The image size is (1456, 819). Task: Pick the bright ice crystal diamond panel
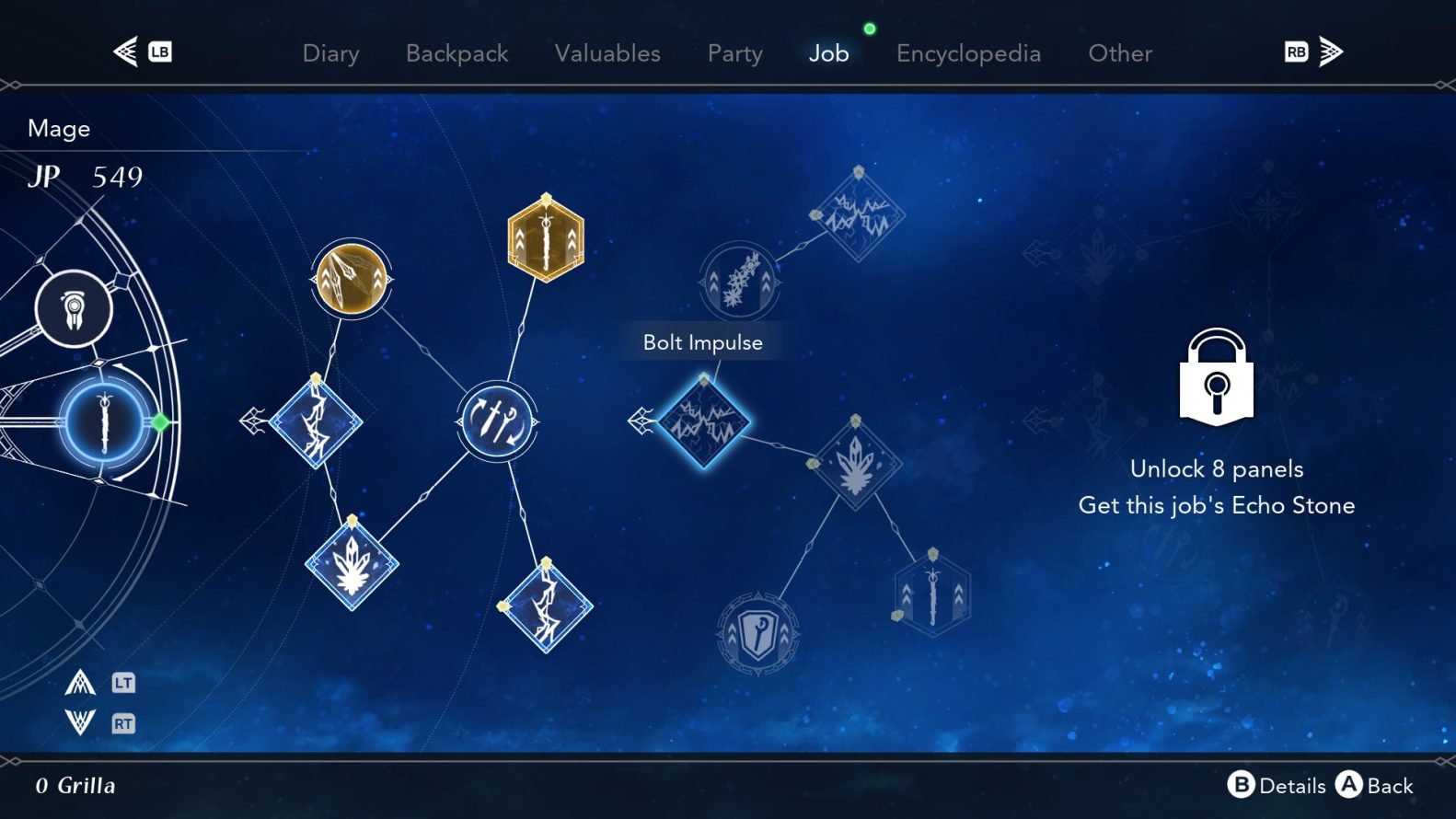pyautogui.click(x=352, y=565)
